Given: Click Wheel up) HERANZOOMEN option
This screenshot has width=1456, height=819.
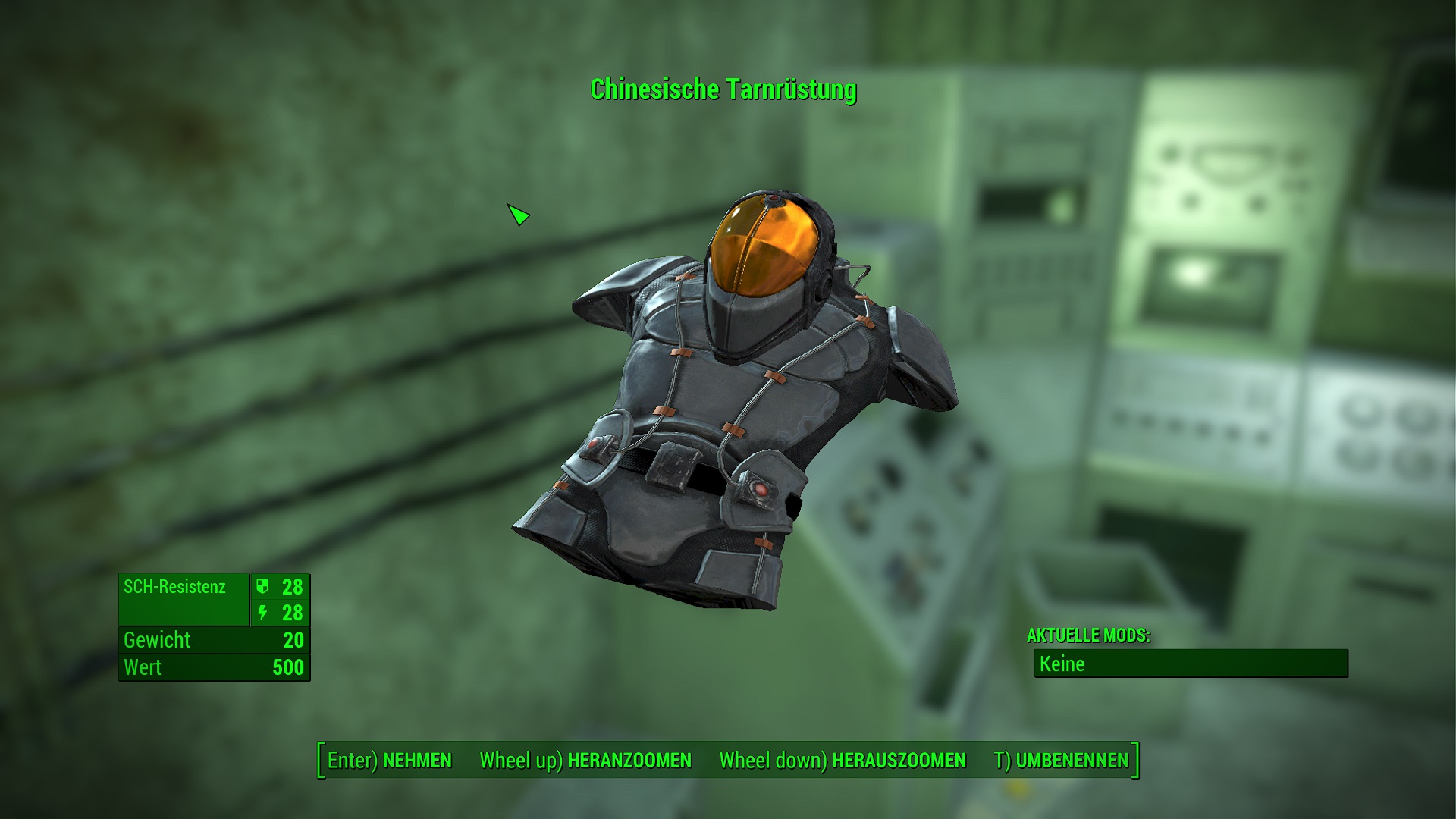Looking at the screenshot, I should click(x=584, y=760).
